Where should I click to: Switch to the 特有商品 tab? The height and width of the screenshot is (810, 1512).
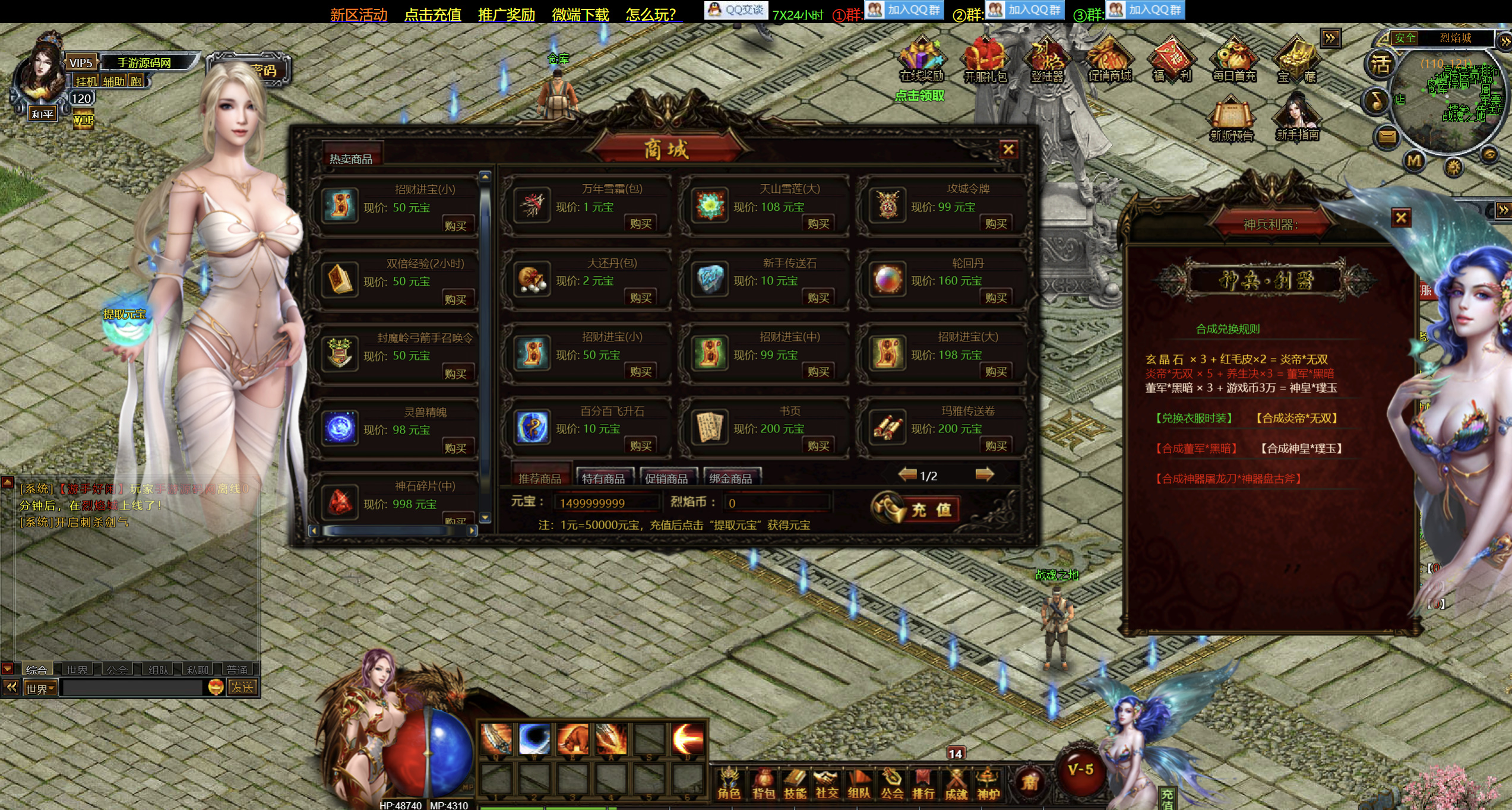[603, 478]
